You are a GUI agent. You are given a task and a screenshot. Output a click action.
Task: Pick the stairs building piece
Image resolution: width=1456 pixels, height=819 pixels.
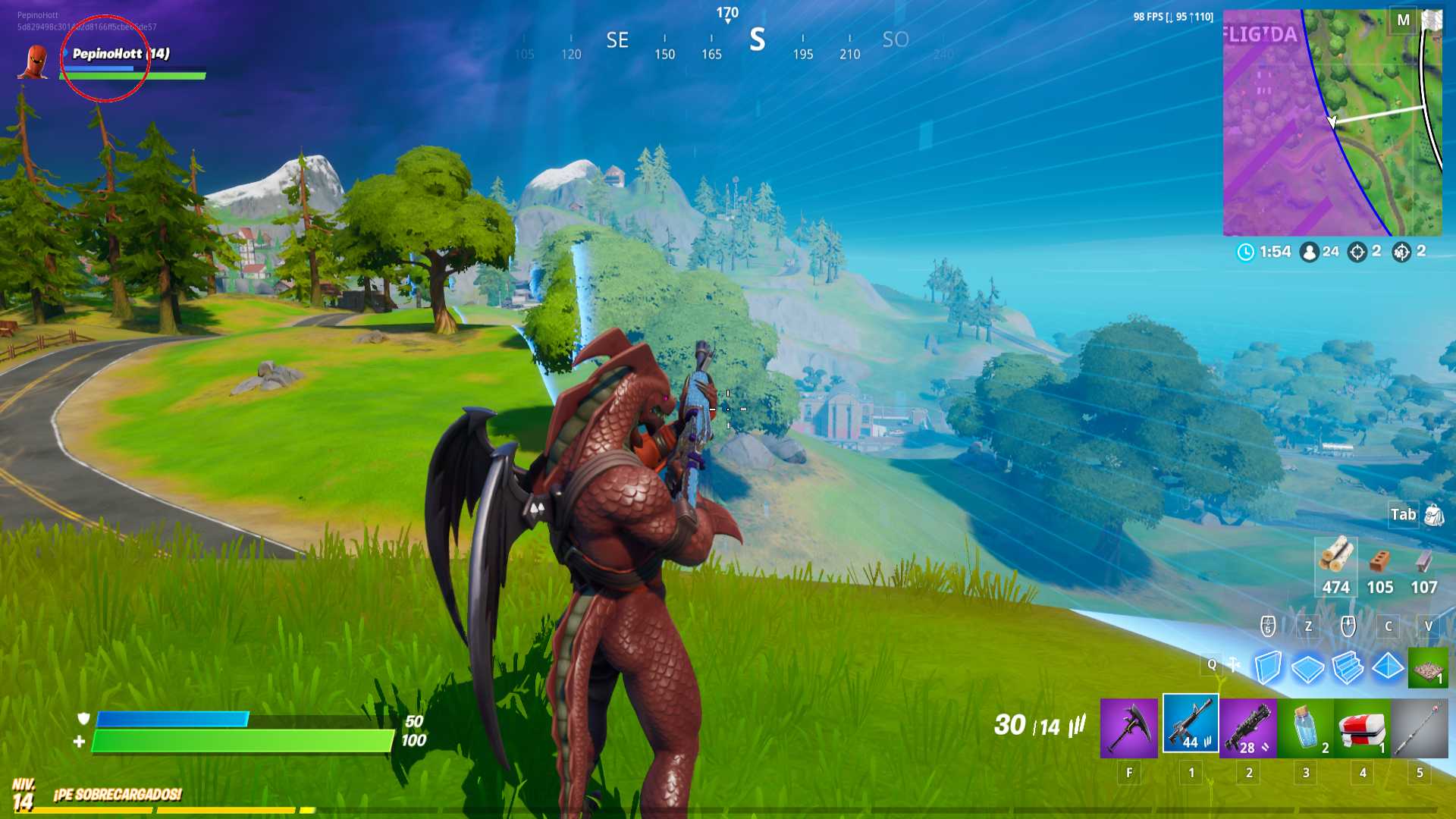(x=1348, y=668)
